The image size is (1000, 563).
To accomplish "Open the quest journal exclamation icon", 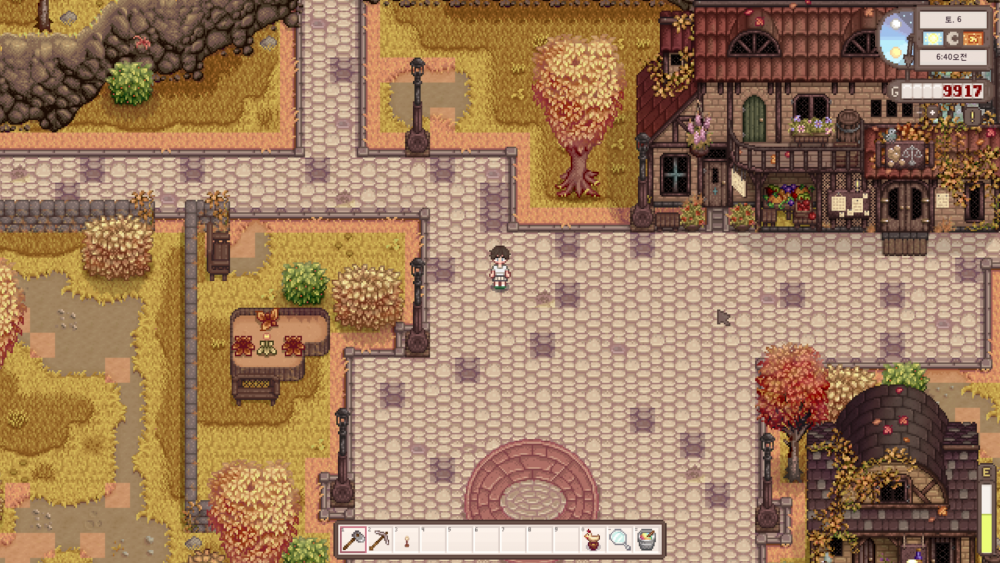I will click(972, 116).
